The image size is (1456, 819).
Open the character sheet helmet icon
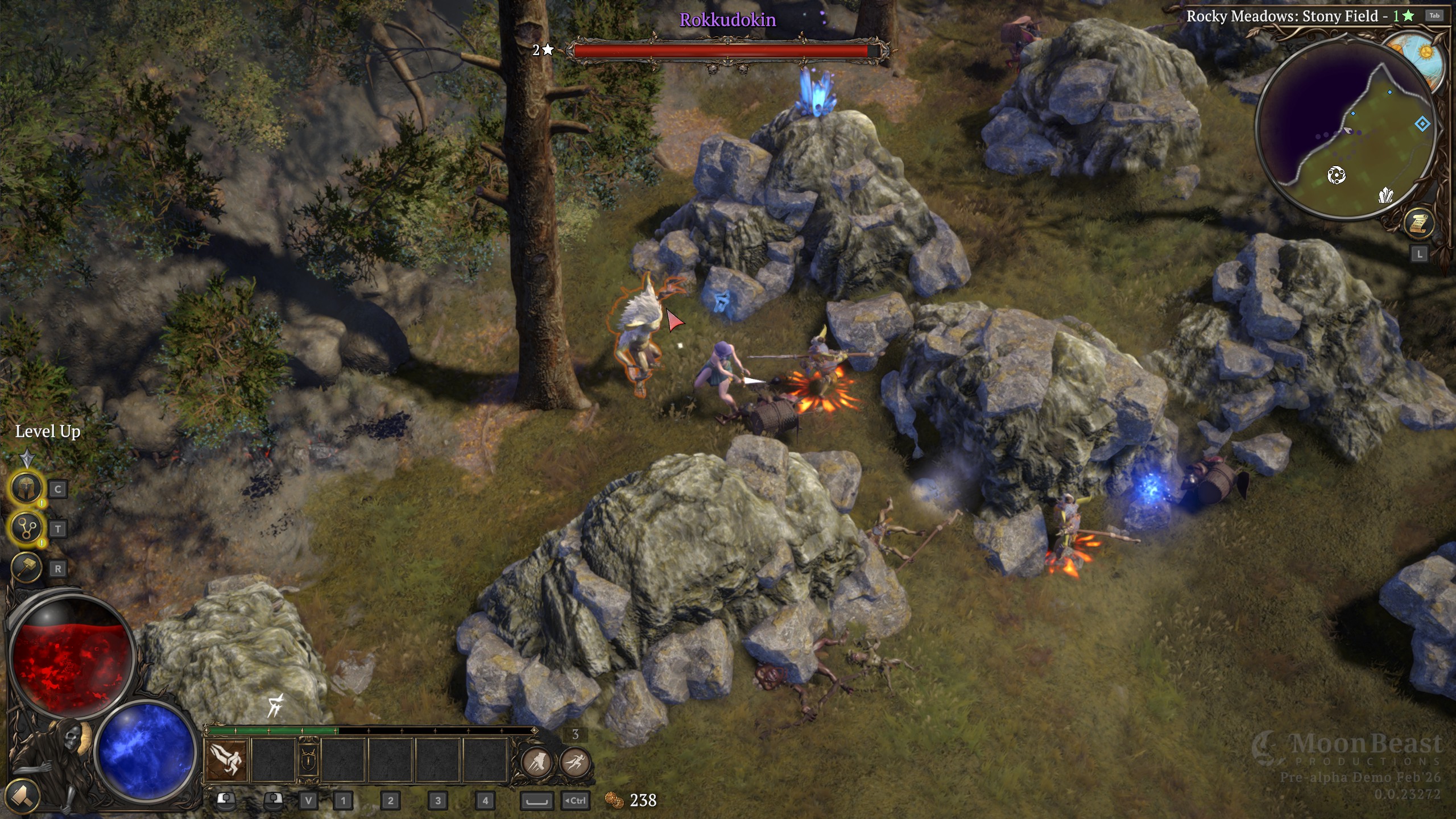click(26, 488)
